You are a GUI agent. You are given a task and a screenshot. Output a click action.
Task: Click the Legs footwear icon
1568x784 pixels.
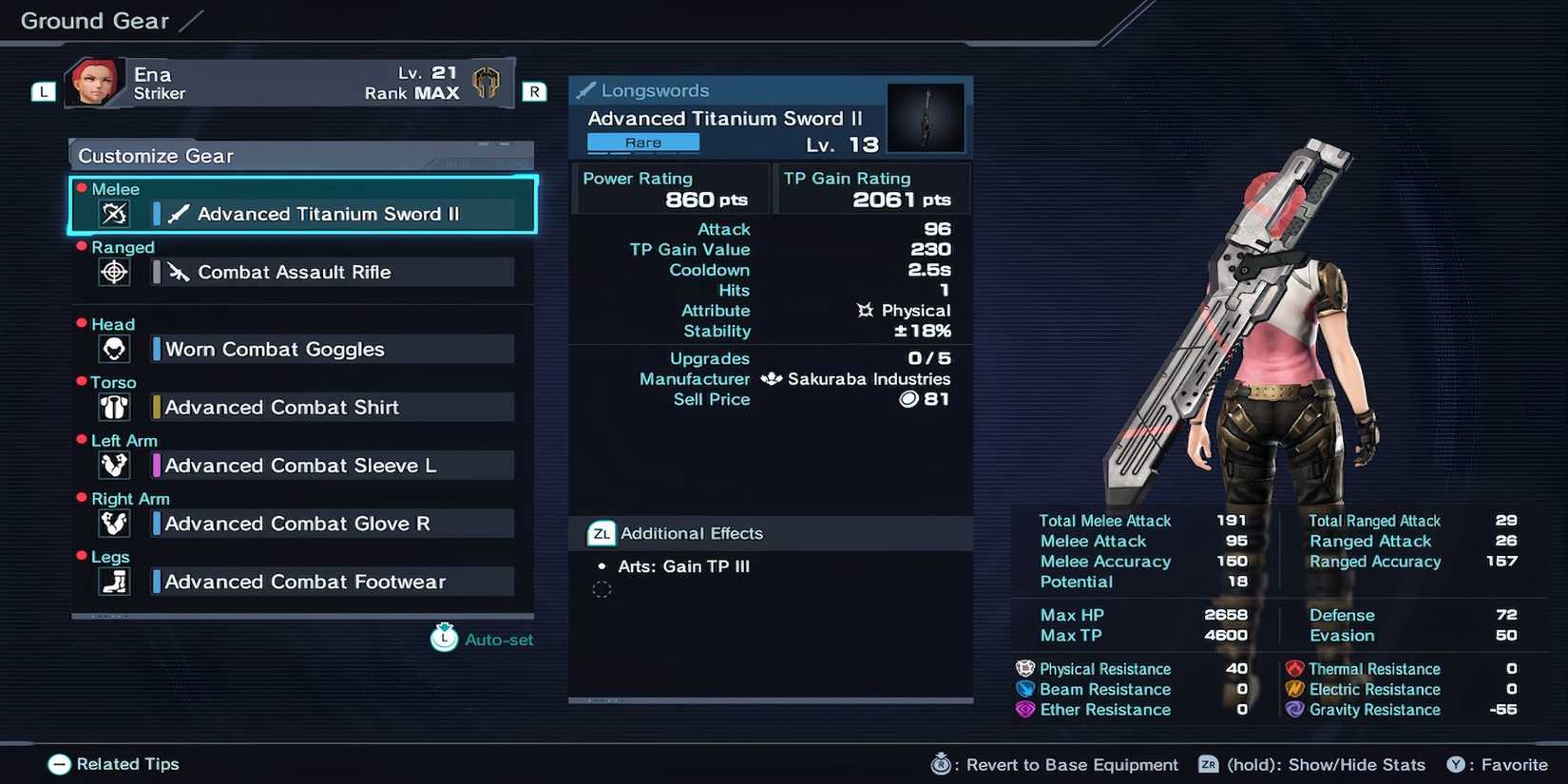click(113, 581)
